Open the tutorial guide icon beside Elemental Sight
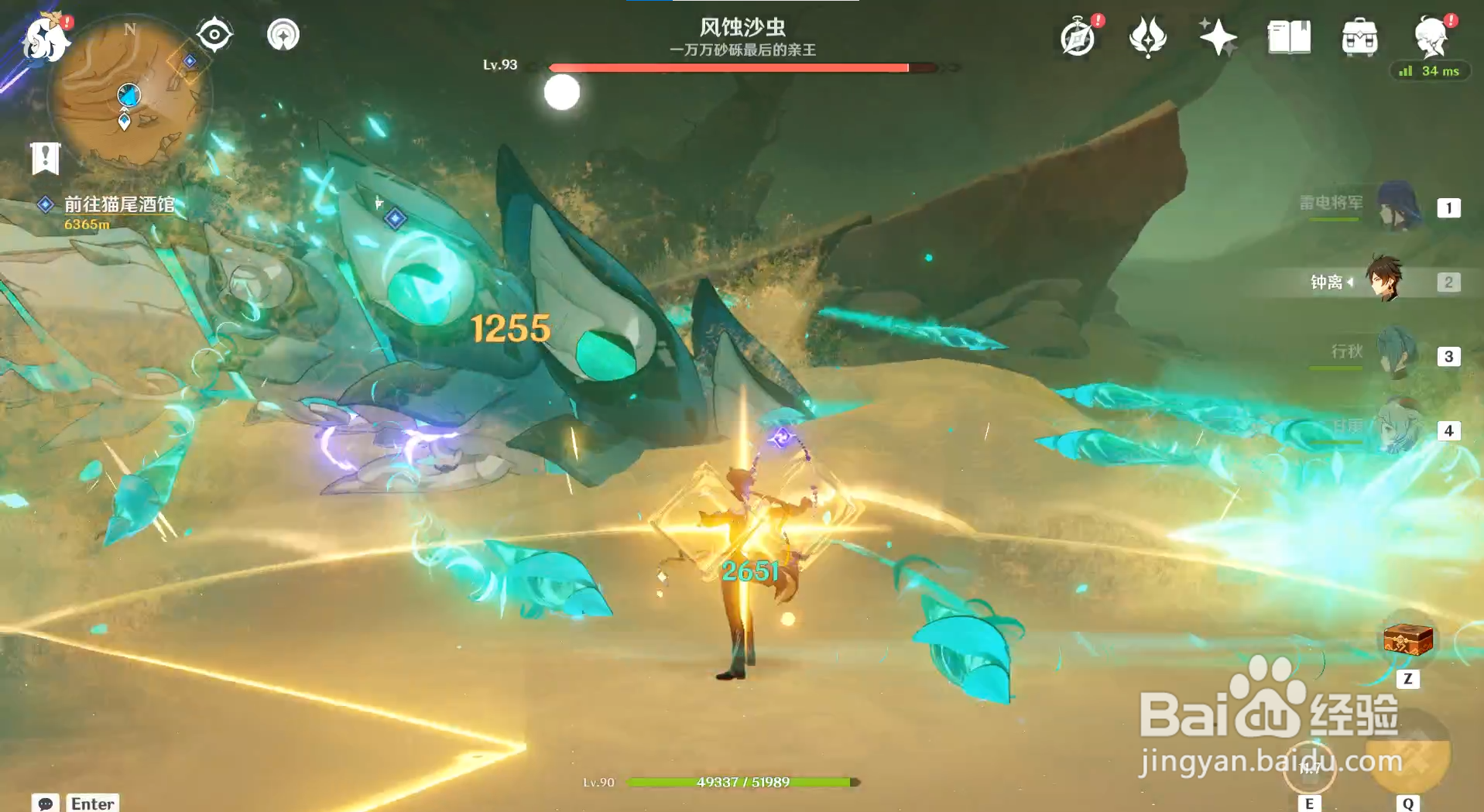The height and width of the screenshot is (812, 1484). point(282,34)
